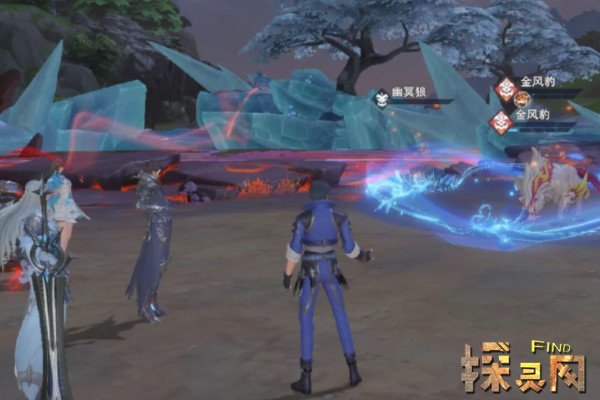This screenshot has width=600, height=400.
Task: Select the 幽冥狼 enemy target marker
Action: [381, 98]
